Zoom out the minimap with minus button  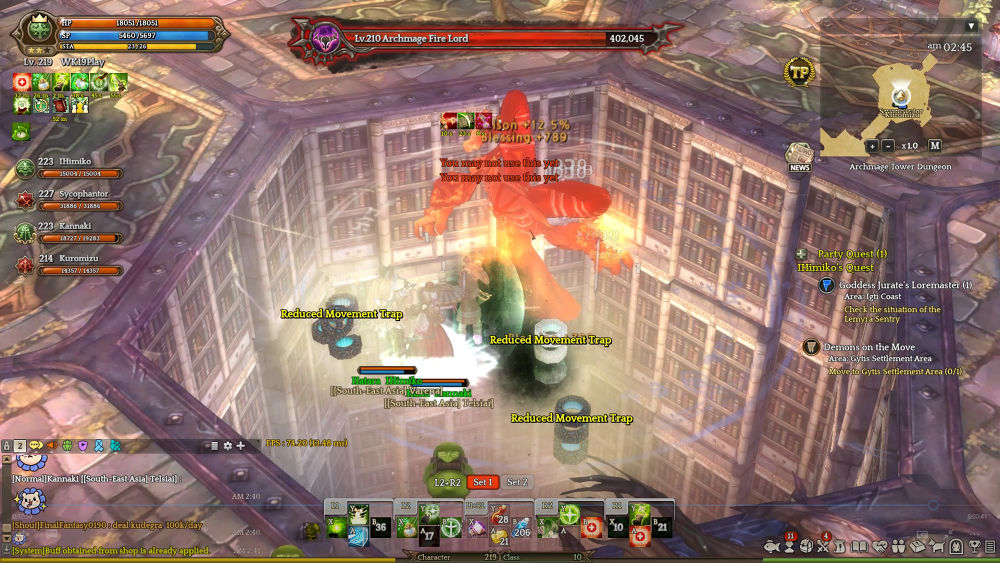tap(889, 146)
